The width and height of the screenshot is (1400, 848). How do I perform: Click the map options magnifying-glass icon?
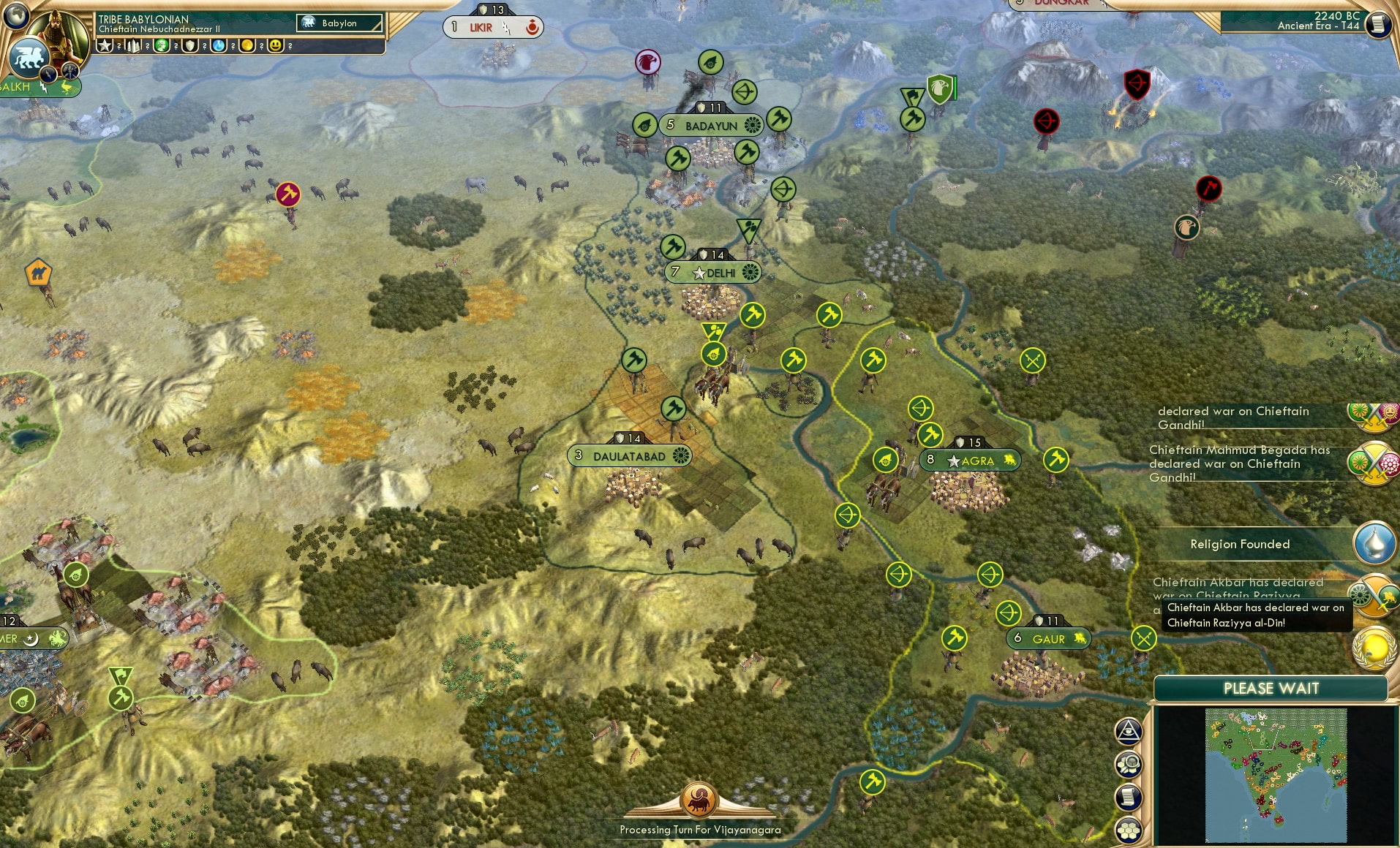pyautogui.click(x=1129, y=763)
